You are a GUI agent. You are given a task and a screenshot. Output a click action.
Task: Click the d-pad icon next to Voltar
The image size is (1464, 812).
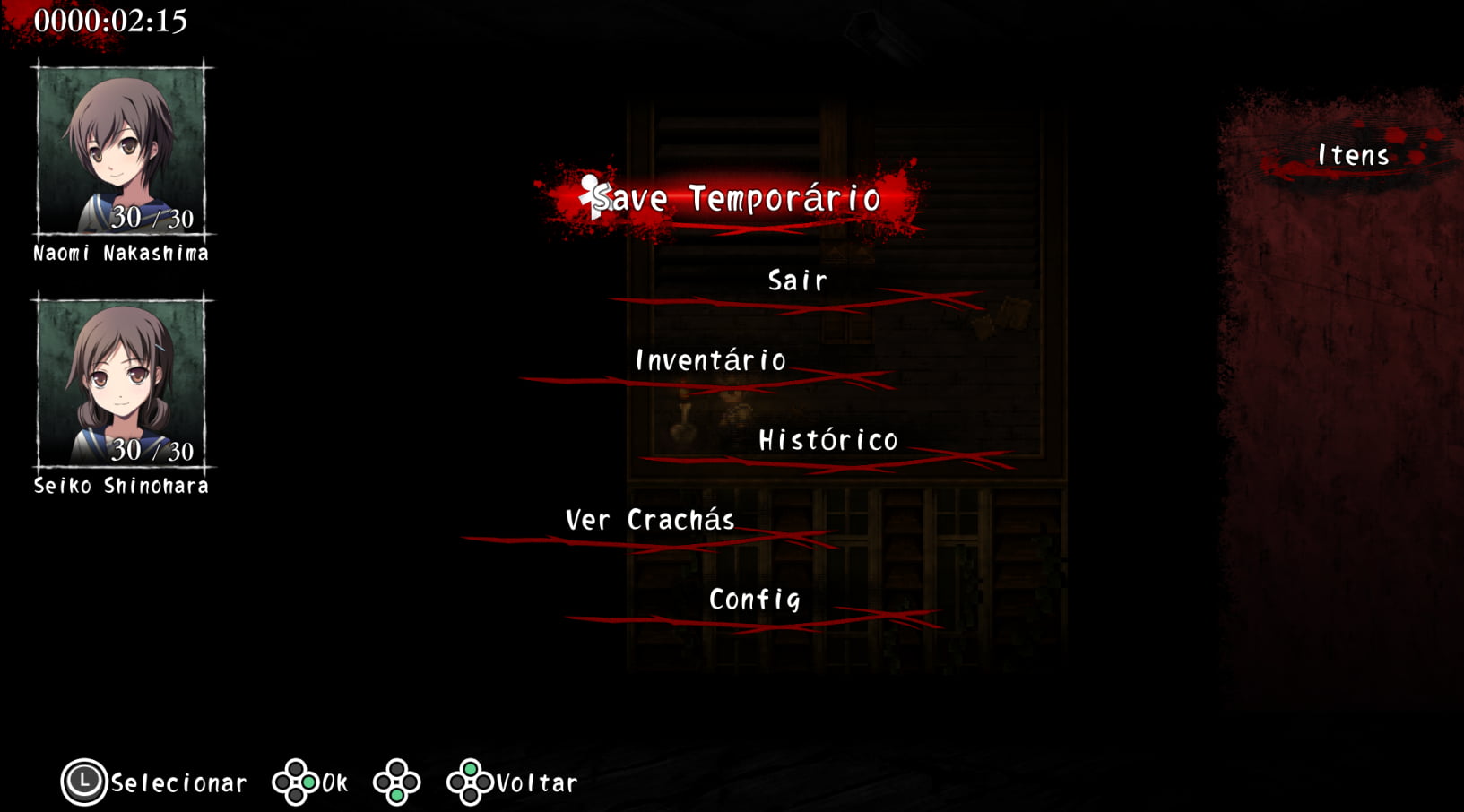(470, 782)
